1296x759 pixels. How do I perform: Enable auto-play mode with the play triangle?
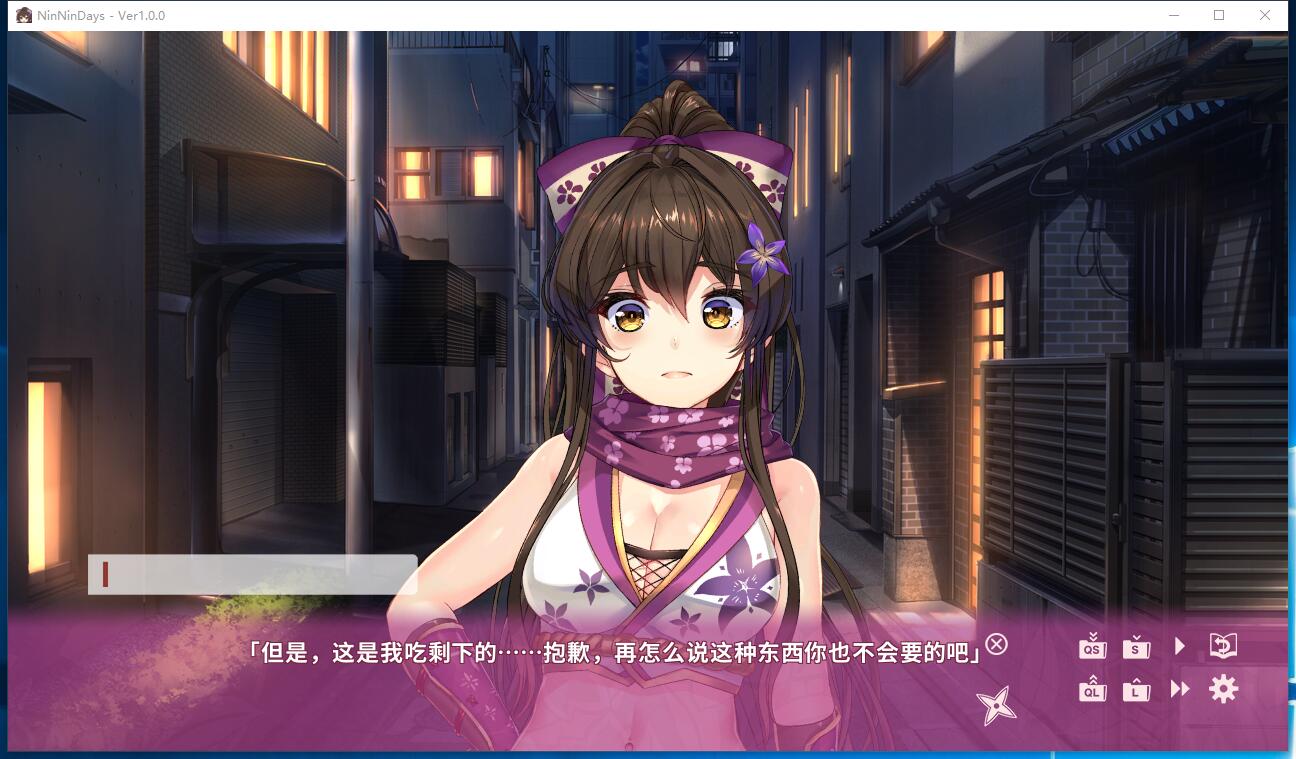[x=1179, y=646]
